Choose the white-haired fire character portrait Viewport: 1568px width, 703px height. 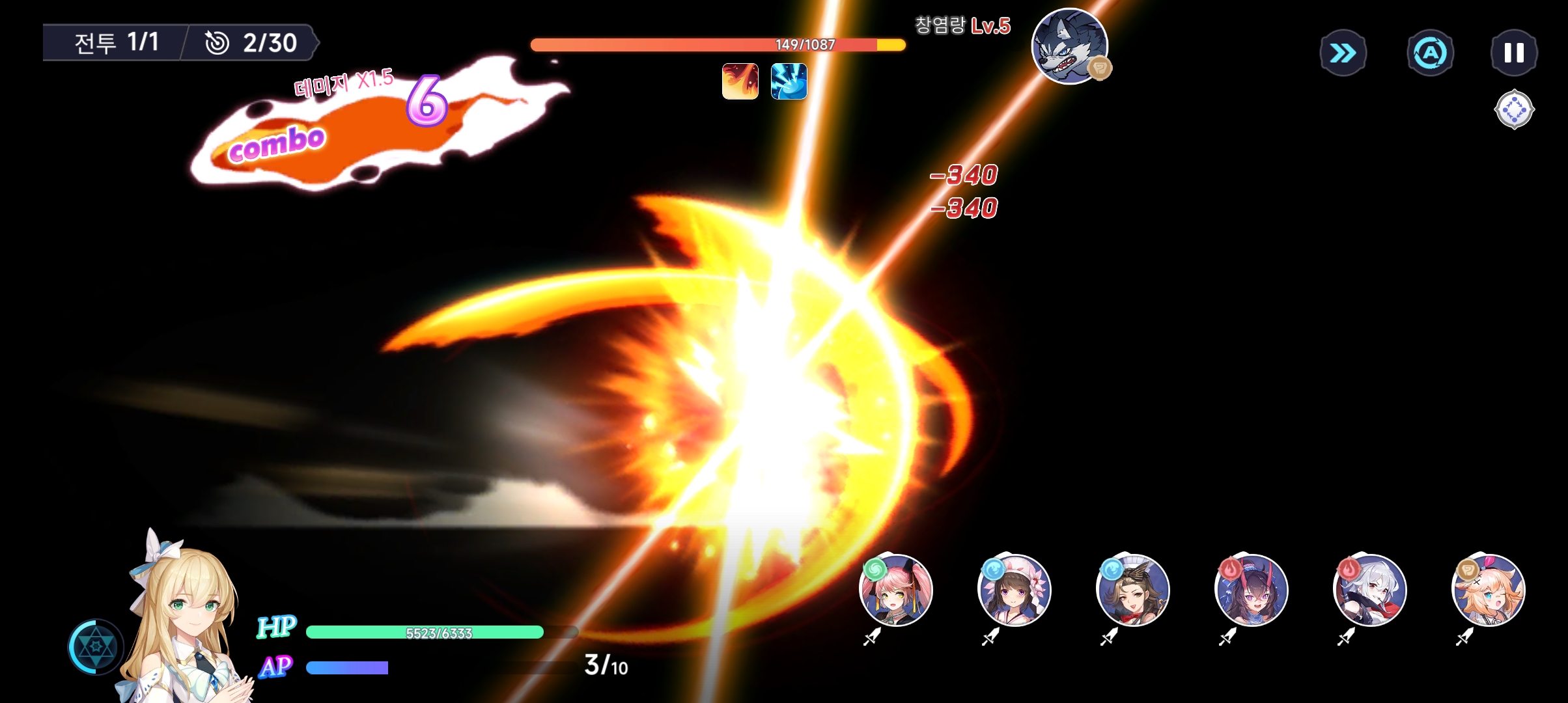coord(1370,590)
